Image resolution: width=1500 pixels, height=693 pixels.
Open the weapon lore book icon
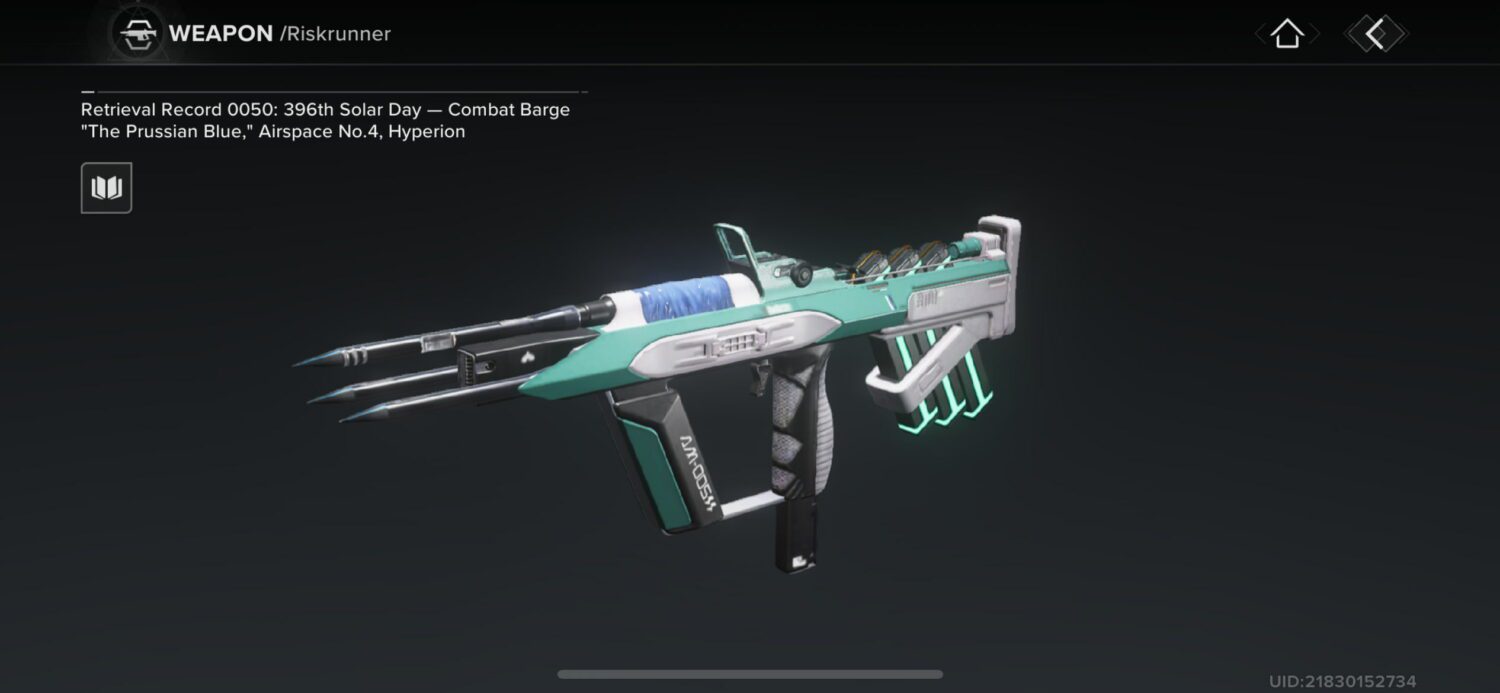coord(106,188)
